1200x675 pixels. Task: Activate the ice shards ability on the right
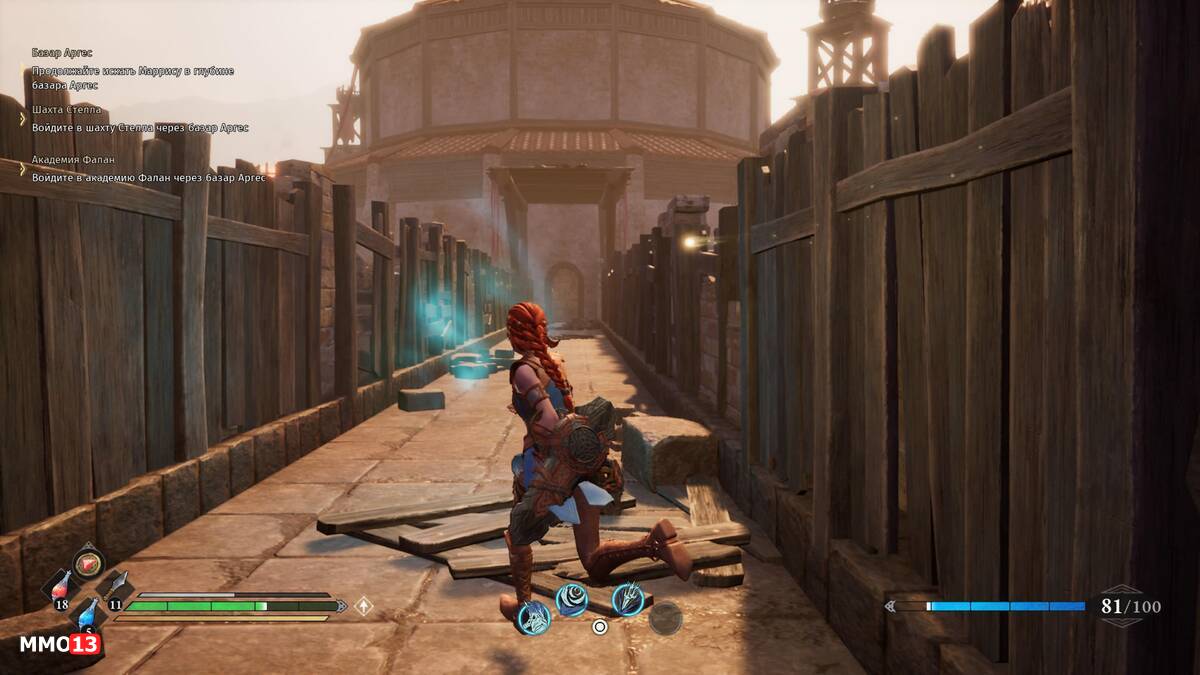click(x=627, y=598)
